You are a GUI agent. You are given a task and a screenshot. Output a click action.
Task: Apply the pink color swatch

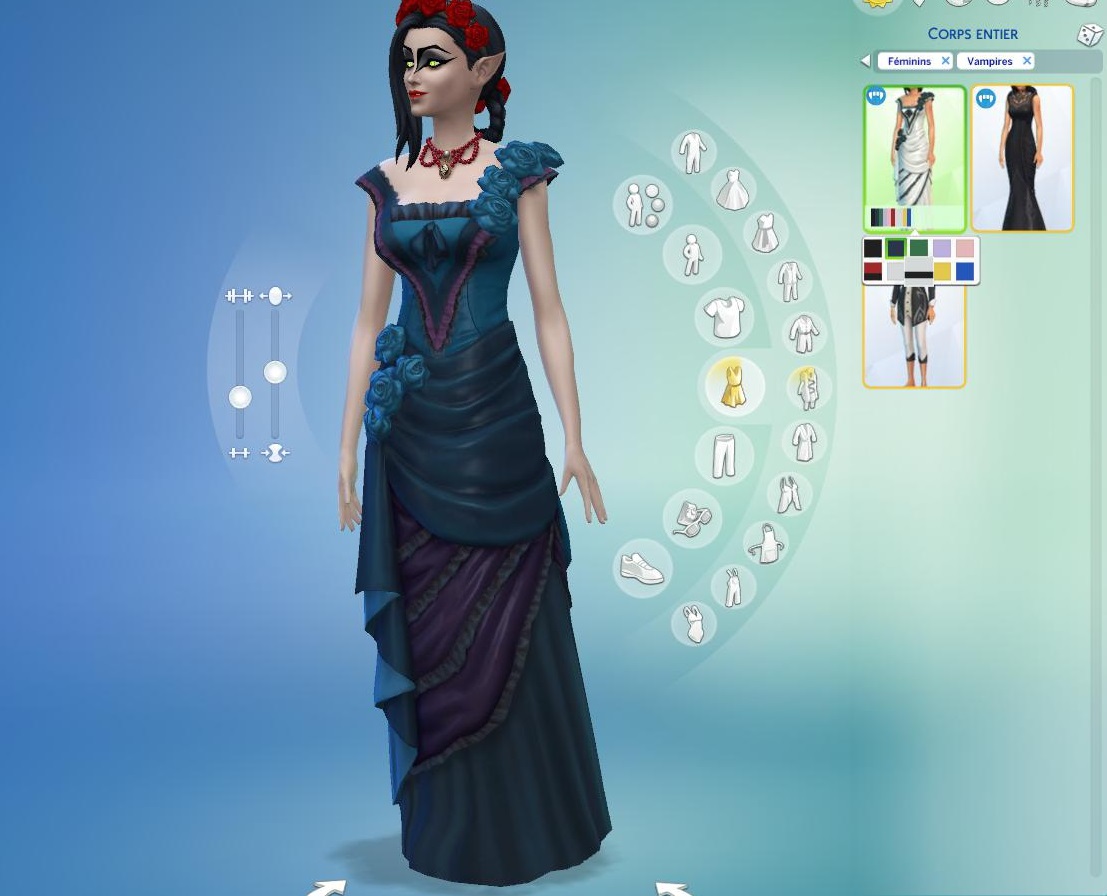965,249
